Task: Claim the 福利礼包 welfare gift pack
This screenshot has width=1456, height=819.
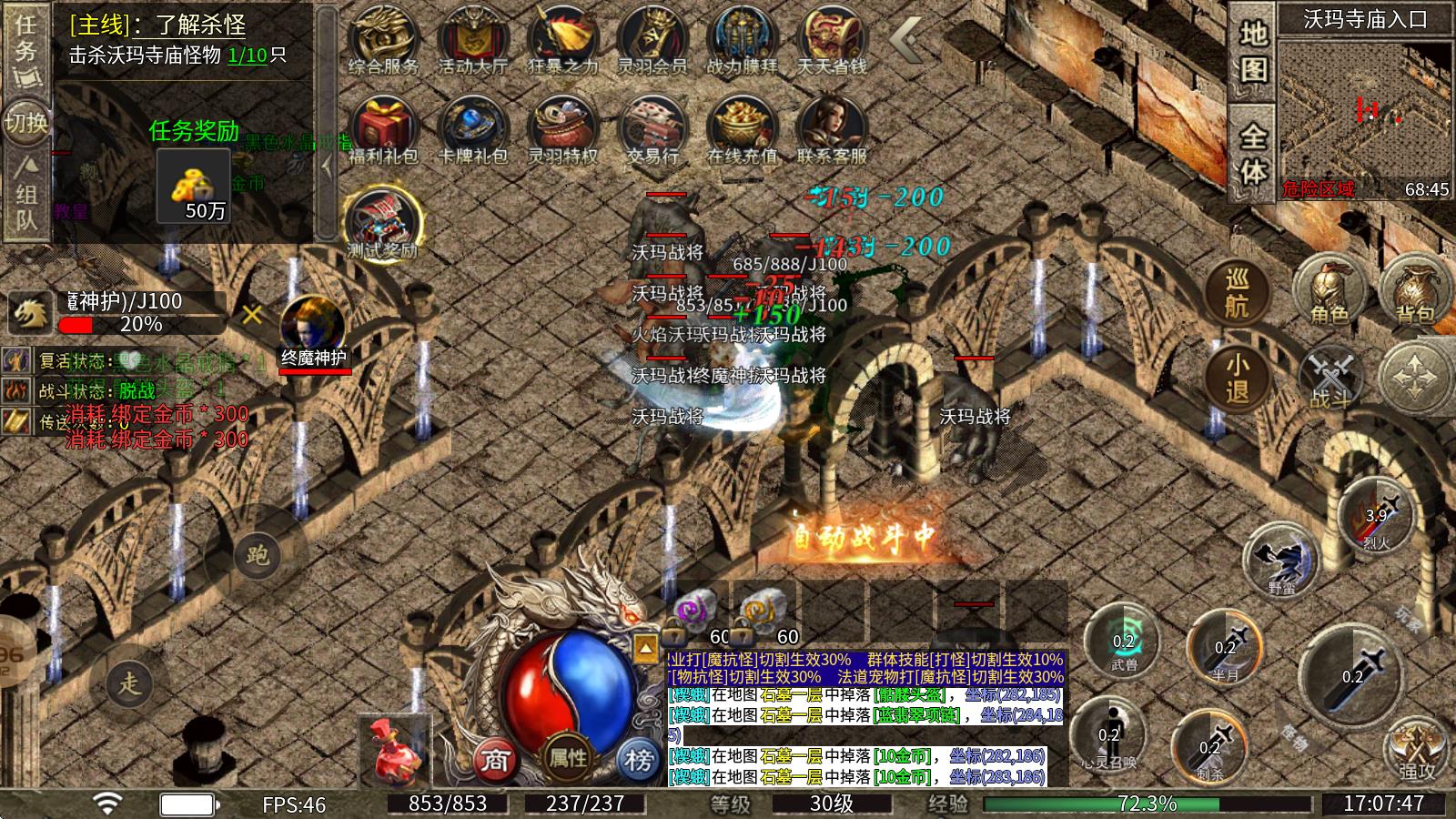Action: pyautogui.click(x=383, y=130)
